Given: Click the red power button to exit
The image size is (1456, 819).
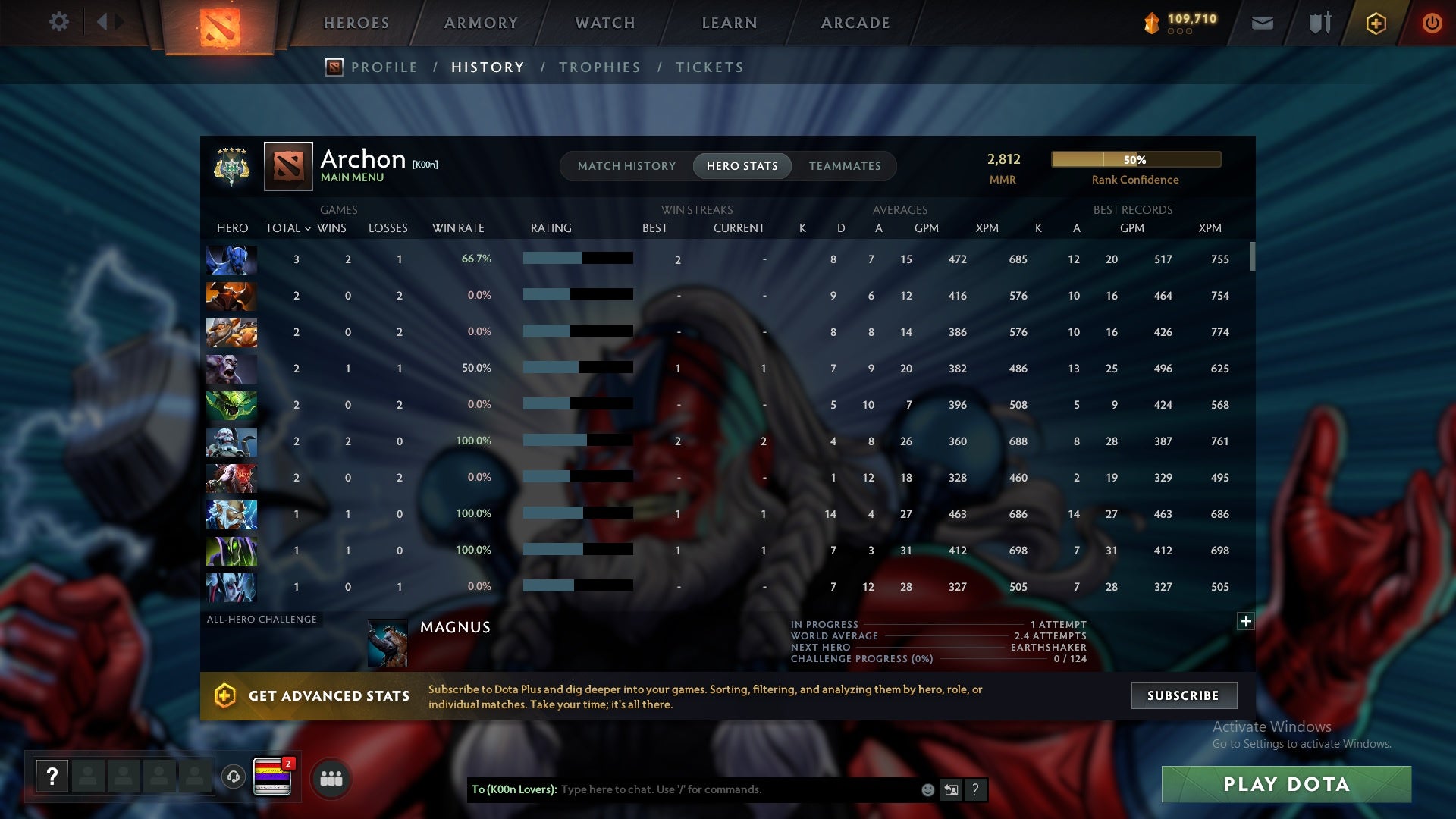Looking at the screenshot, I should point(1432,23).
